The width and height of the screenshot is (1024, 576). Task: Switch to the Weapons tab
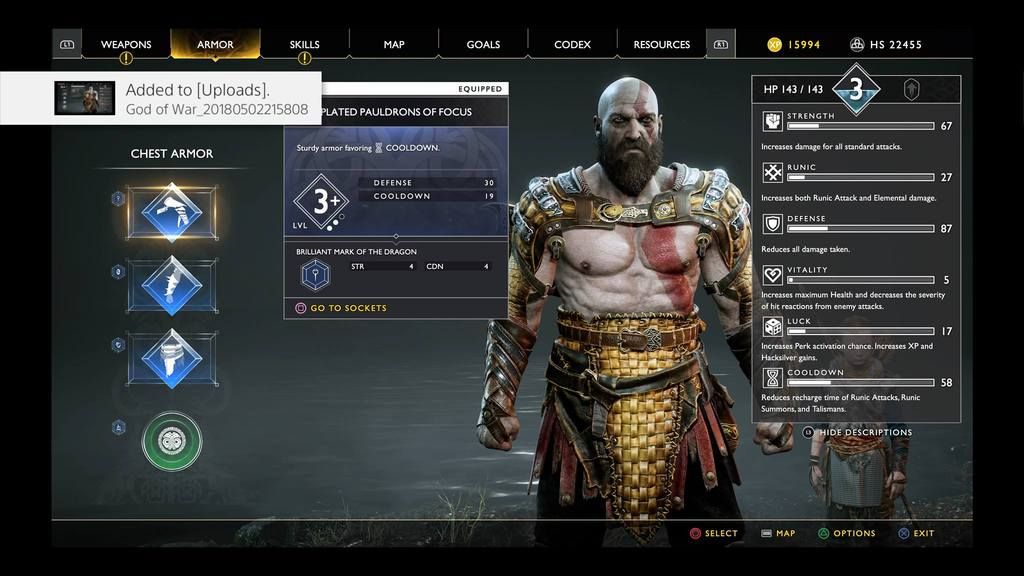pyautogui.click(x=126, y=45)
